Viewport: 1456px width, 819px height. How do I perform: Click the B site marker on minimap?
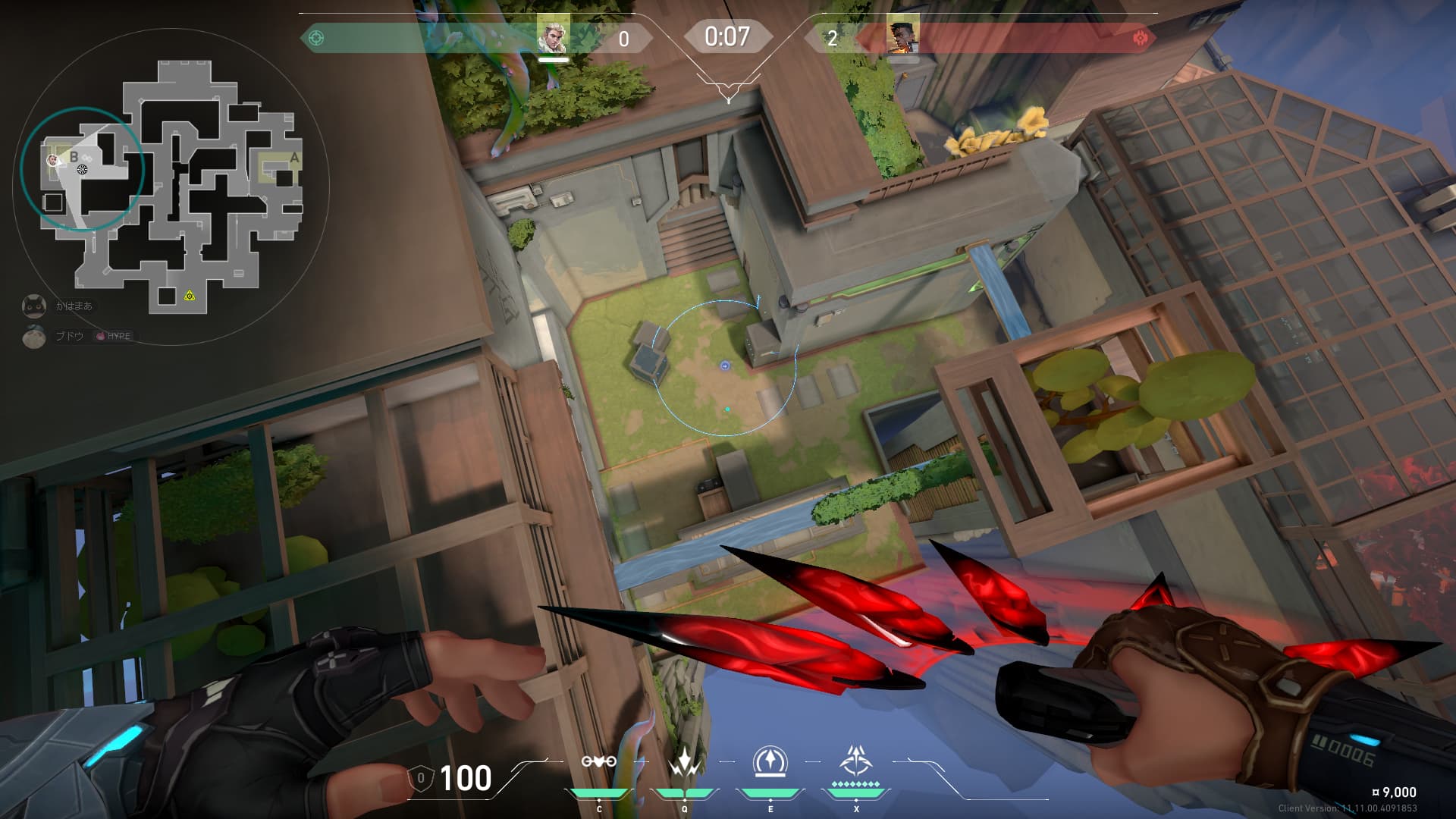[x=74, y=157]
